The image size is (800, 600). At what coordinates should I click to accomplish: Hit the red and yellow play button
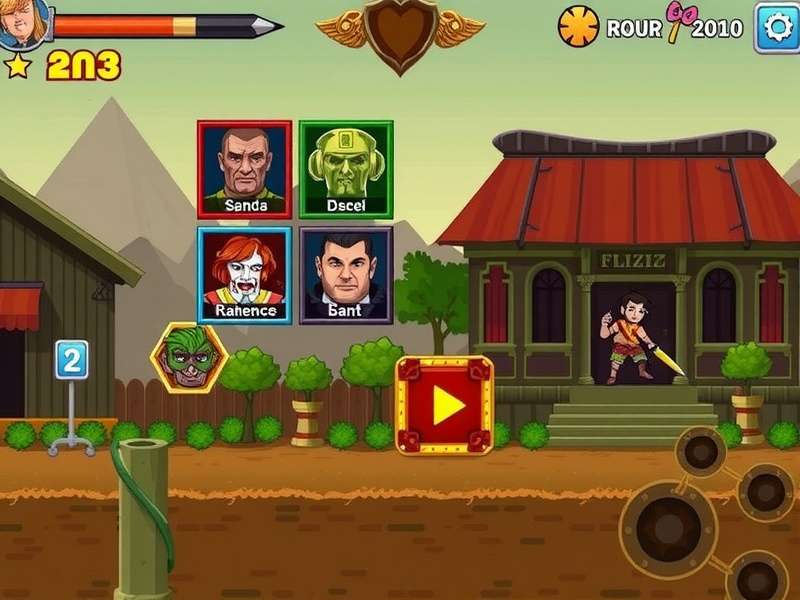pos(445,405)
